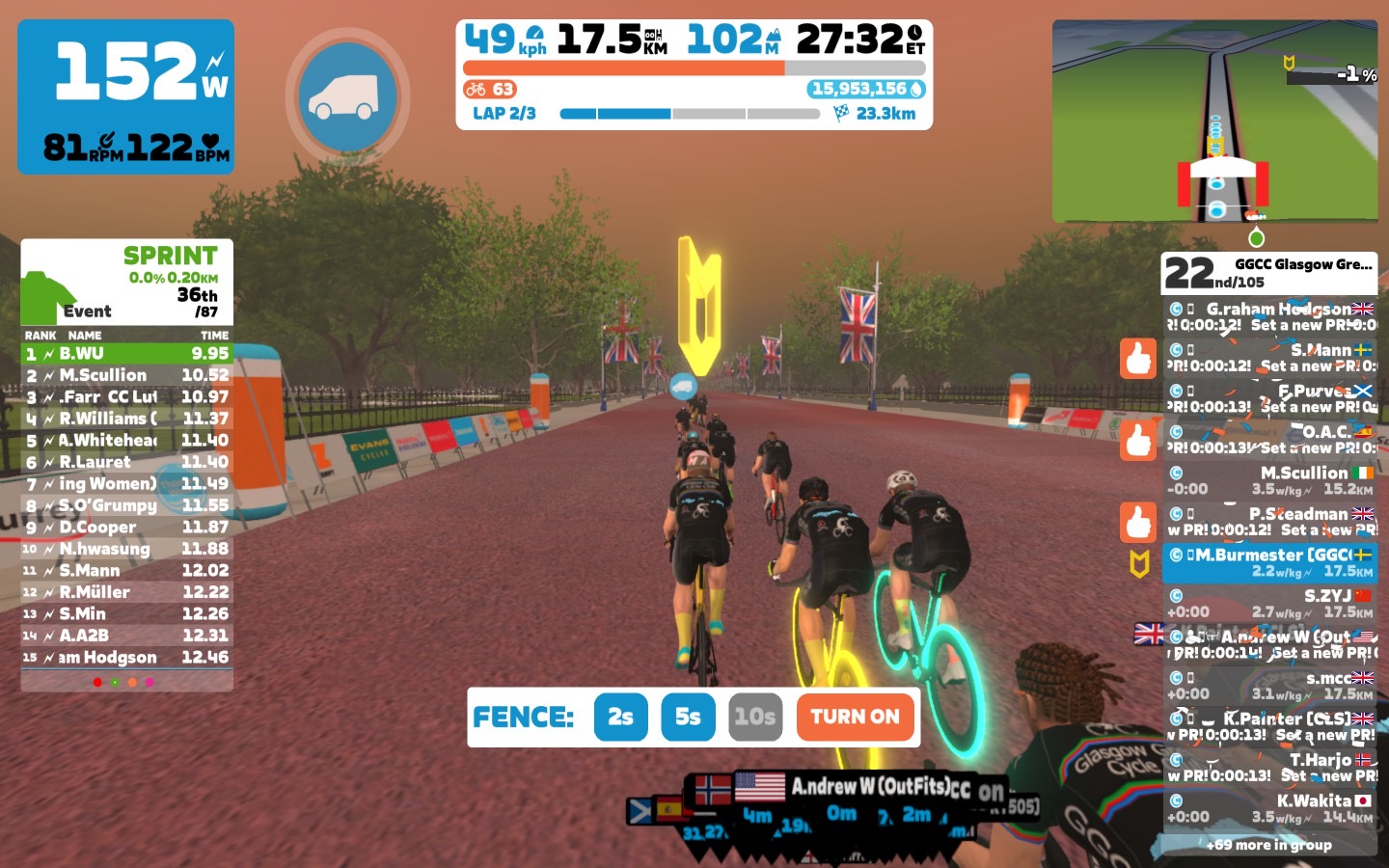Show the 69 more riders in group

coord(1269,845)
